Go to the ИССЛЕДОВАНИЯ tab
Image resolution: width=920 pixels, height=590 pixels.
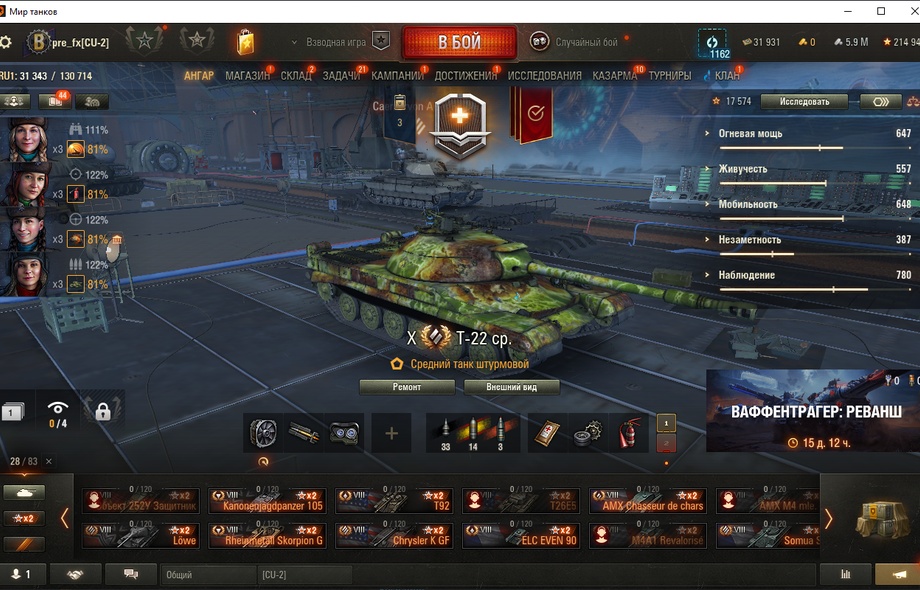click(x=544, y=76)
